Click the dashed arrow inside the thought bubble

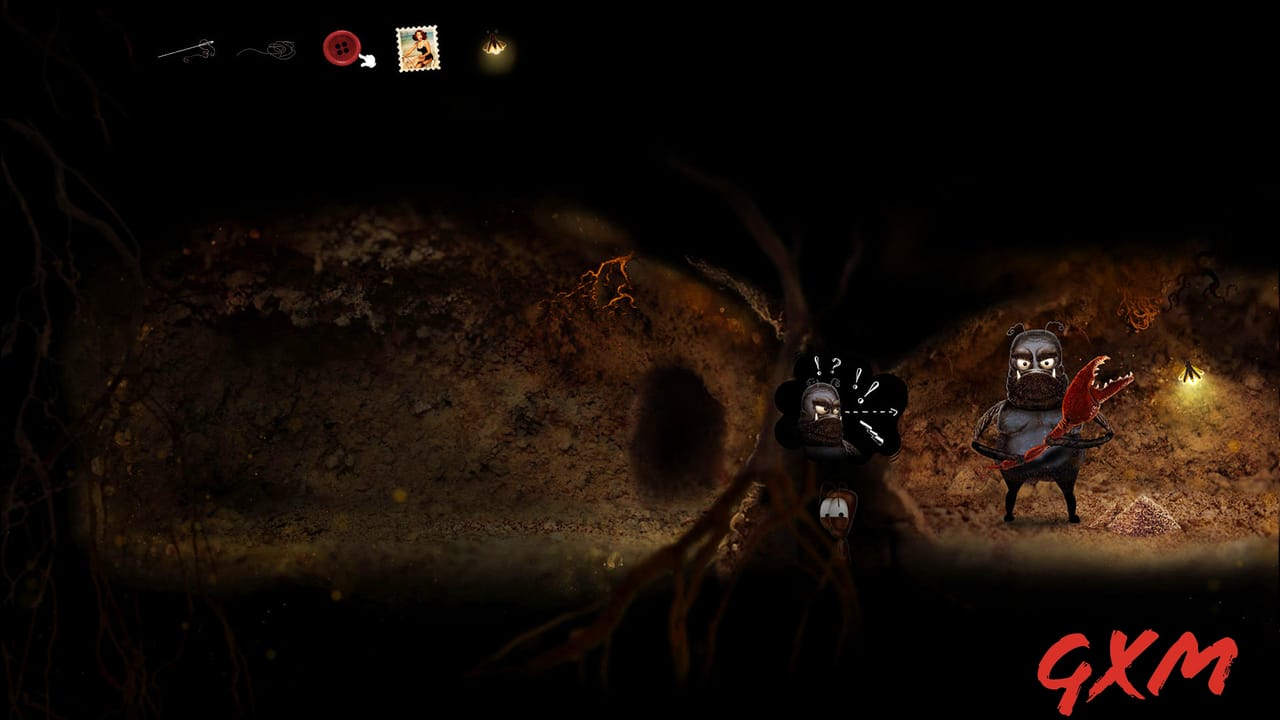(x=868, y=411)
